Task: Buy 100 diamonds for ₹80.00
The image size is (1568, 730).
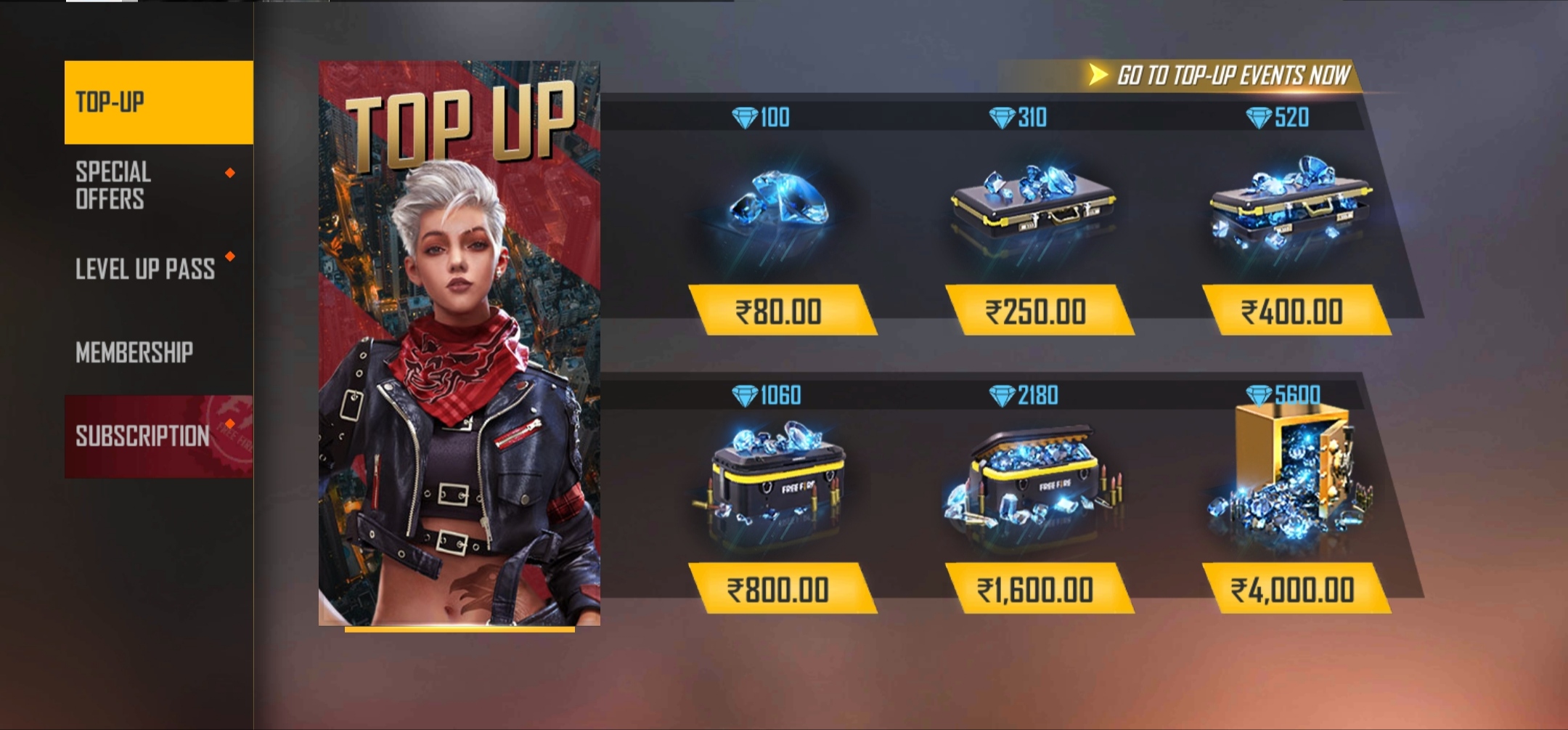Action: pos(780,311)
